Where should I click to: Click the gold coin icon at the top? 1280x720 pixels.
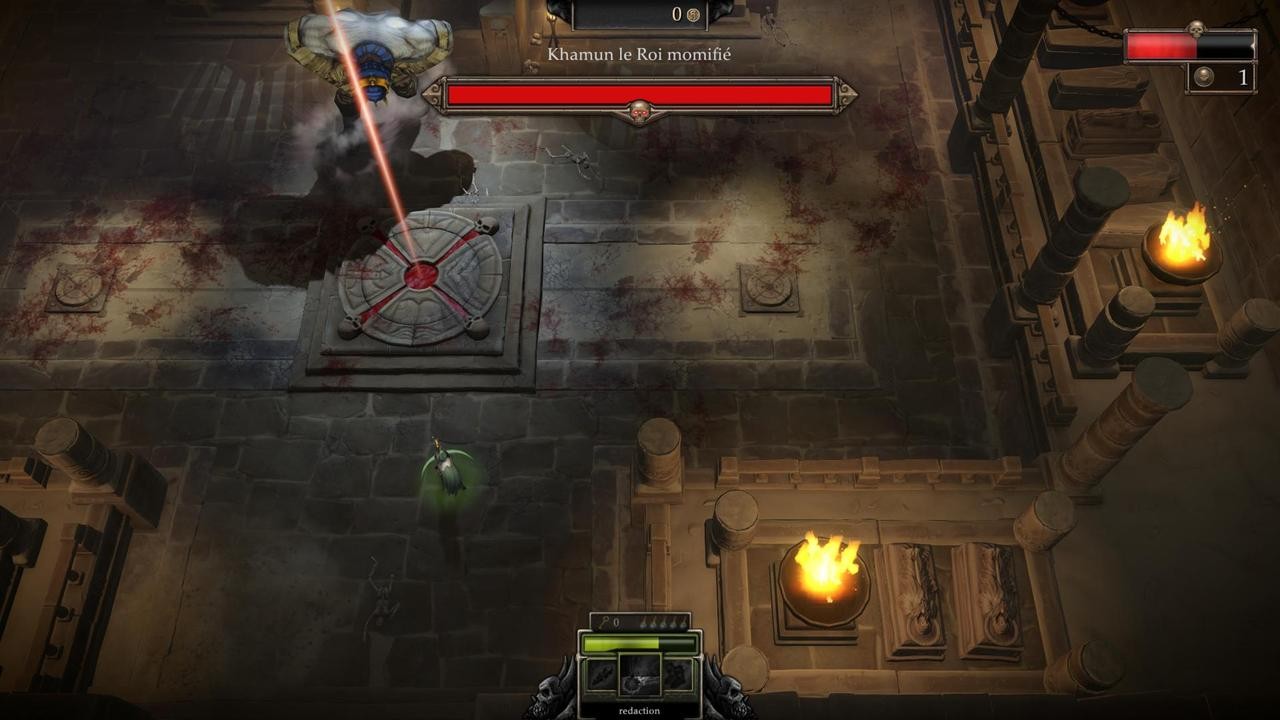click(x=693, y=14)
